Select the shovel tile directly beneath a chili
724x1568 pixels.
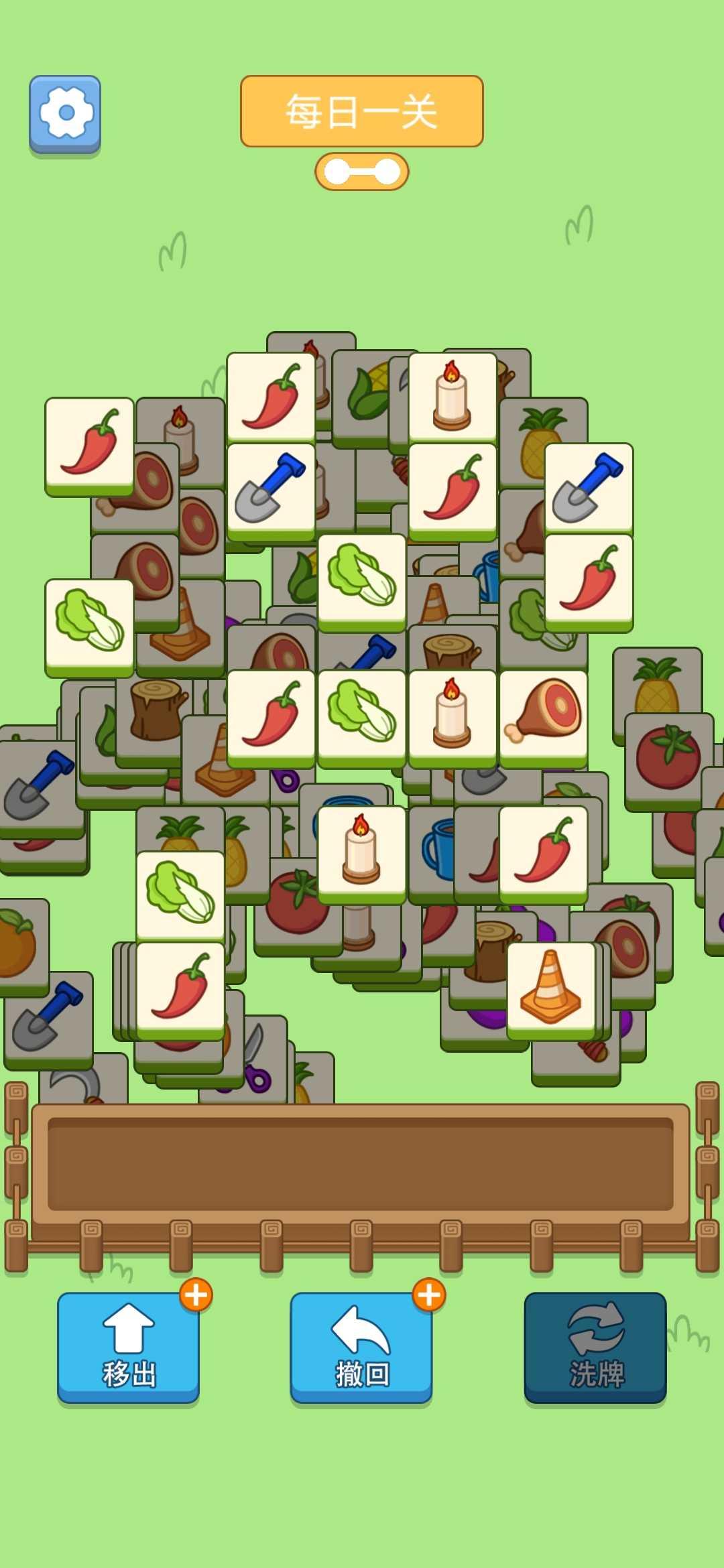coord(271,490)
